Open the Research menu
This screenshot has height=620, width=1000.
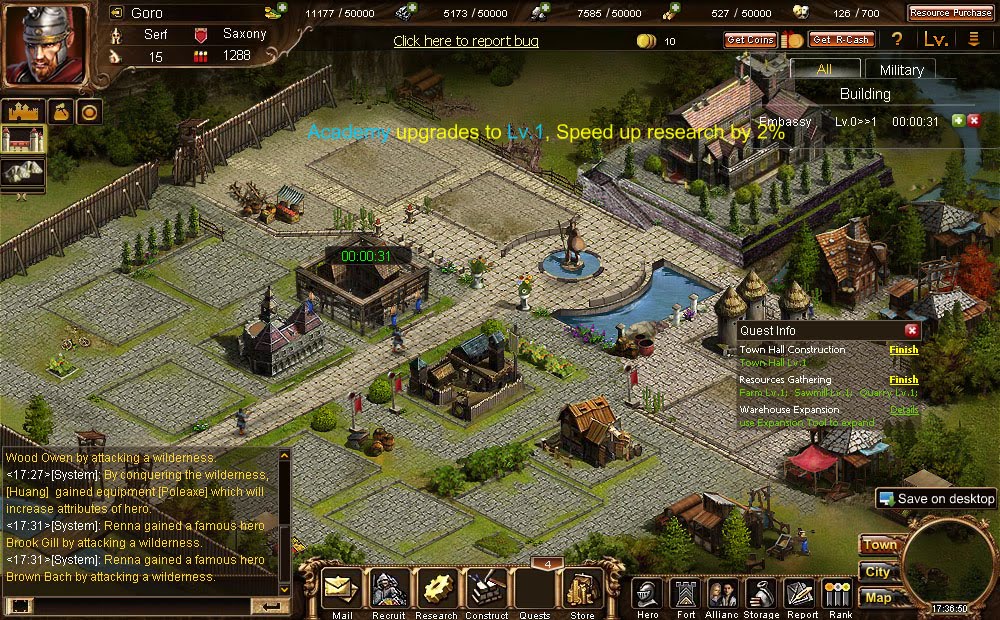tap(436, 591)
